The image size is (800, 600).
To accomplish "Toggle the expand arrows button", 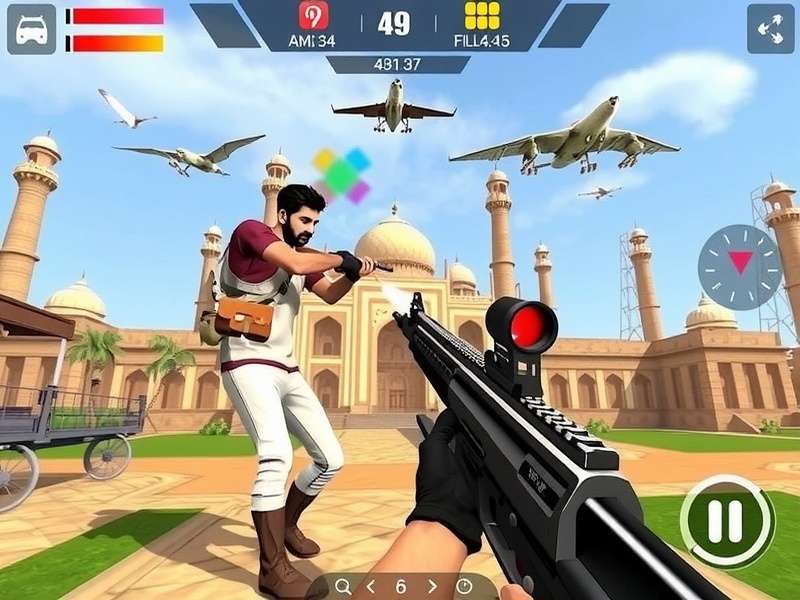I will (770, 29).
